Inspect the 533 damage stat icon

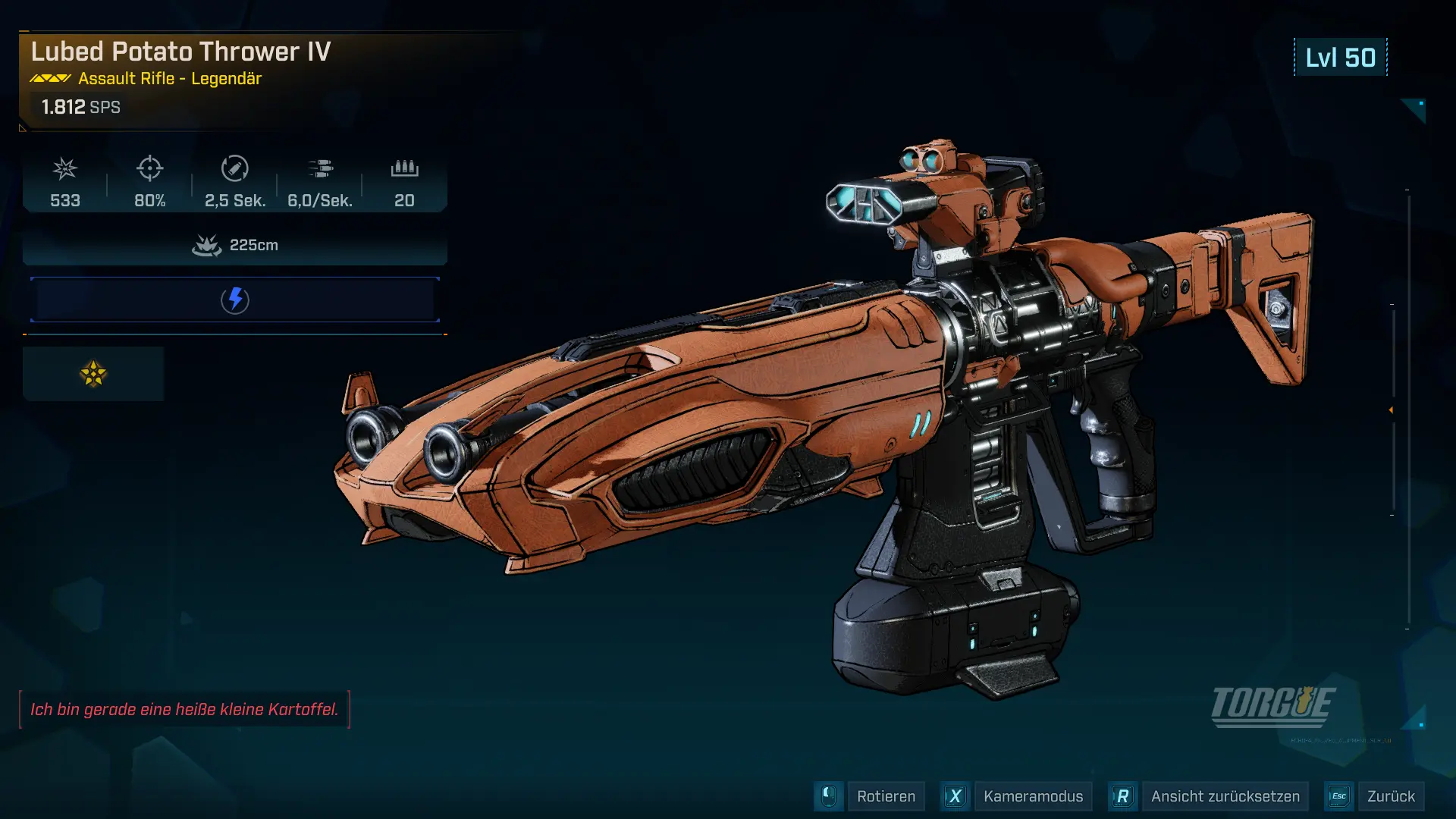tap(65, 168)
